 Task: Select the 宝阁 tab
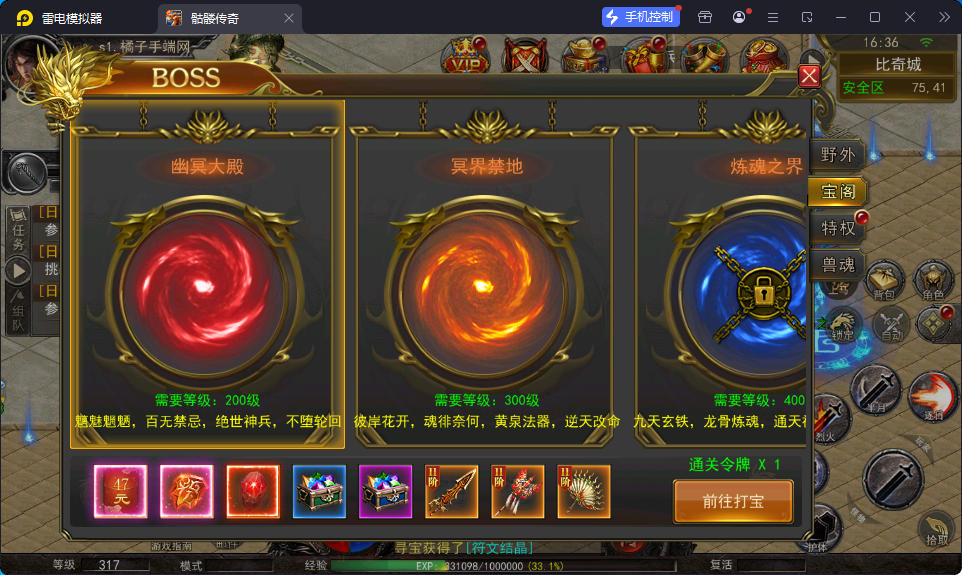837,192
